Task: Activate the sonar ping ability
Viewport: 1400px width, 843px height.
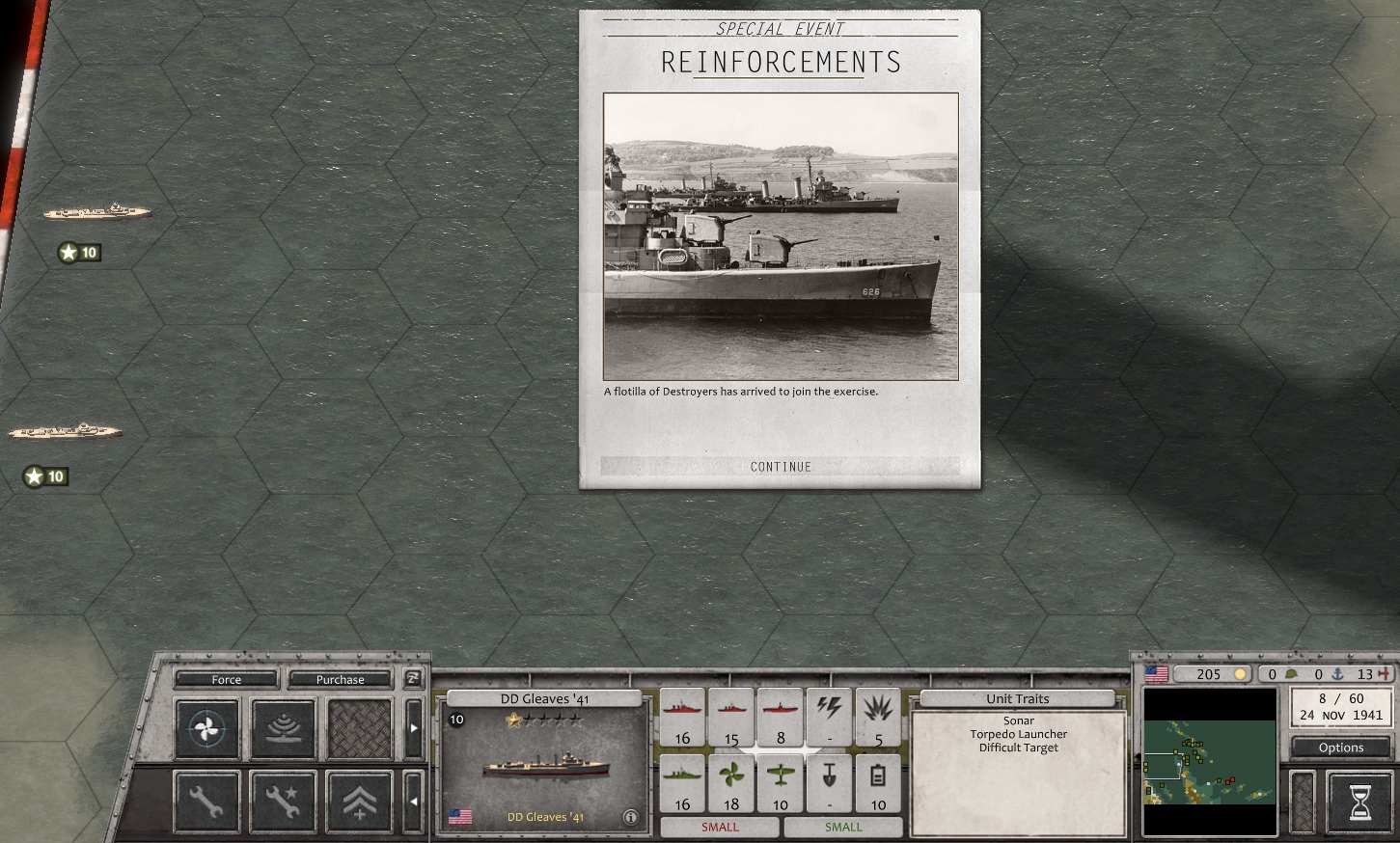Action: (x=283, y=728)
